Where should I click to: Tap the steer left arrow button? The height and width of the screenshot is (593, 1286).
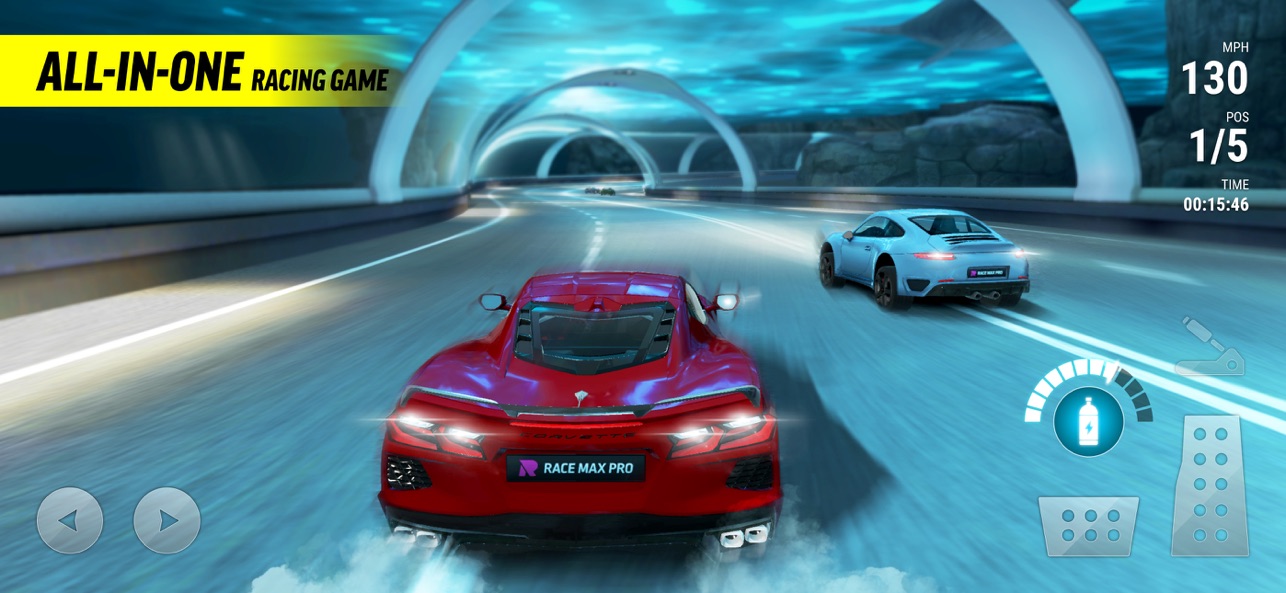69,520
